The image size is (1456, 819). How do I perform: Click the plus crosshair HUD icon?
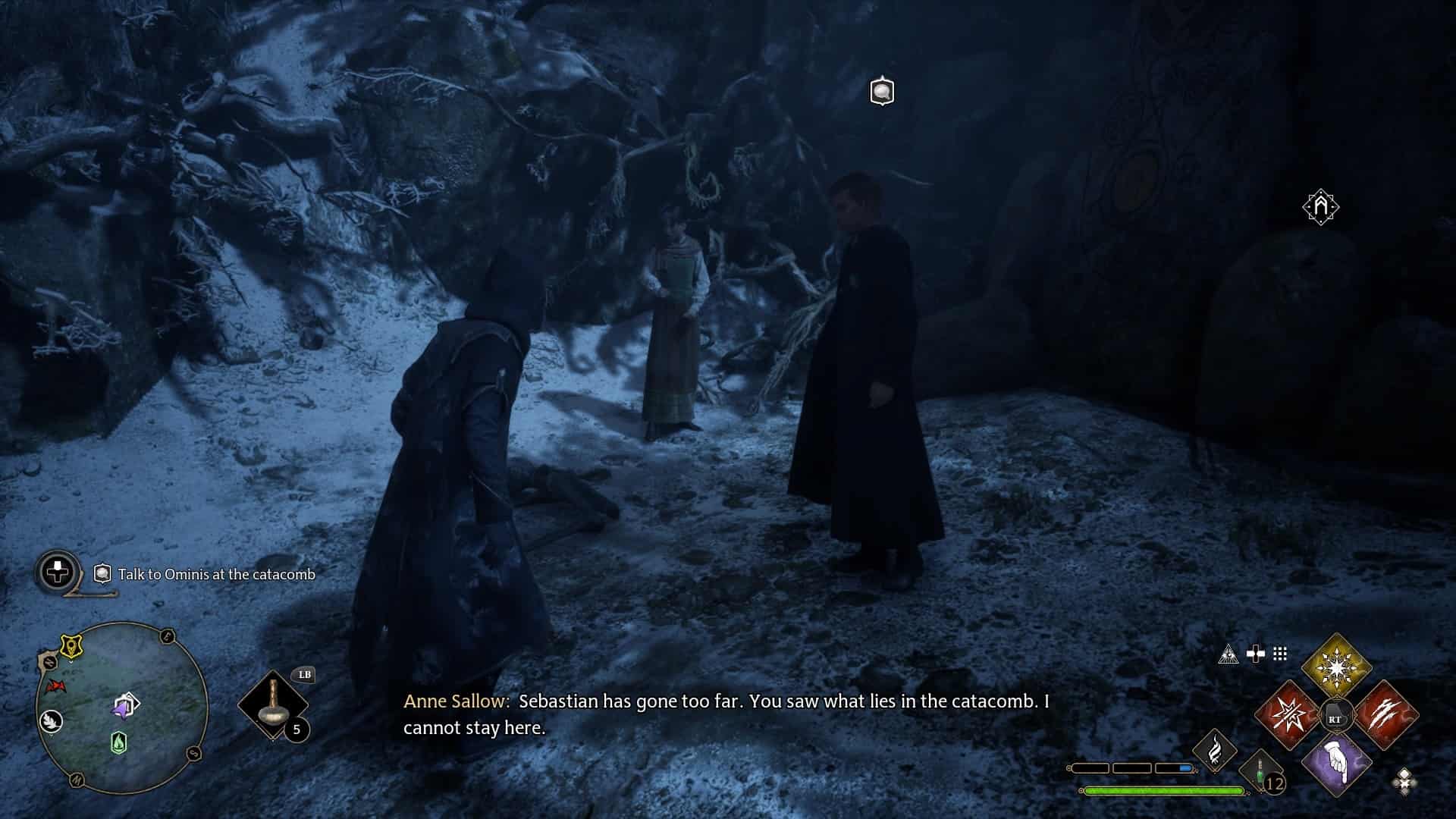point(1256,653)
